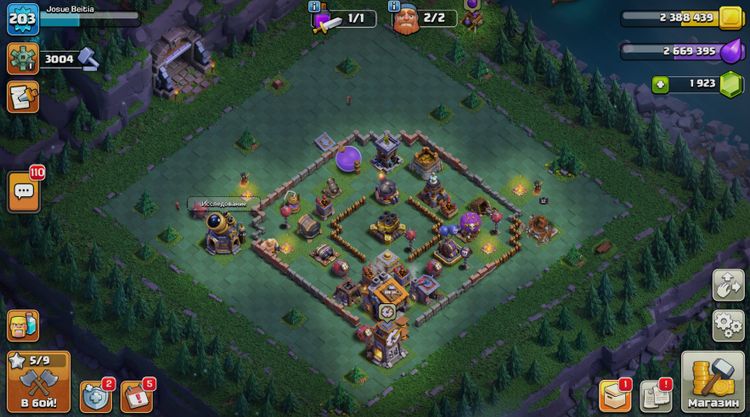The image size is (750, 417).
Task: Open the settings gears button
Action: 727,325
